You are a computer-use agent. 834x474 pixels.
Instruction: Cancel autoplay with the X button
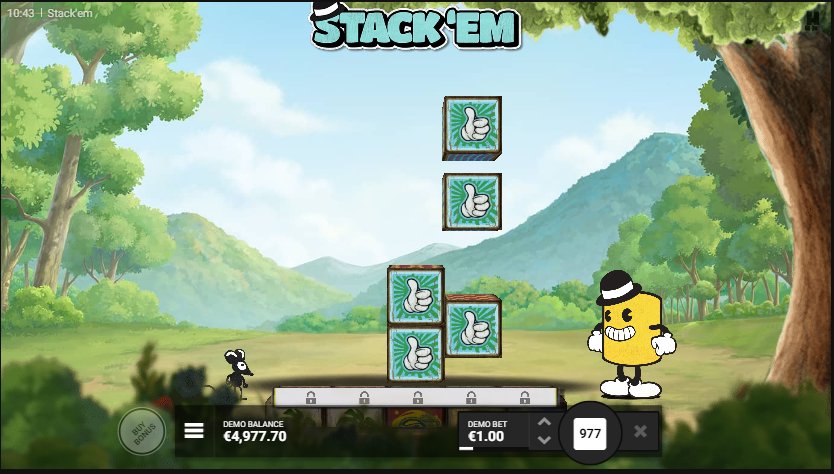641,432
